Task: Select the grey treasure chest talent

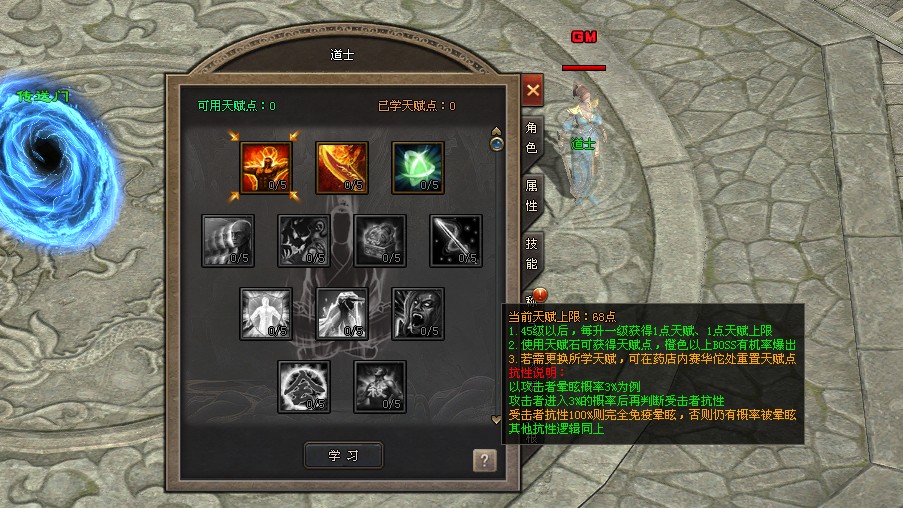Action: (x=380, y=240)
